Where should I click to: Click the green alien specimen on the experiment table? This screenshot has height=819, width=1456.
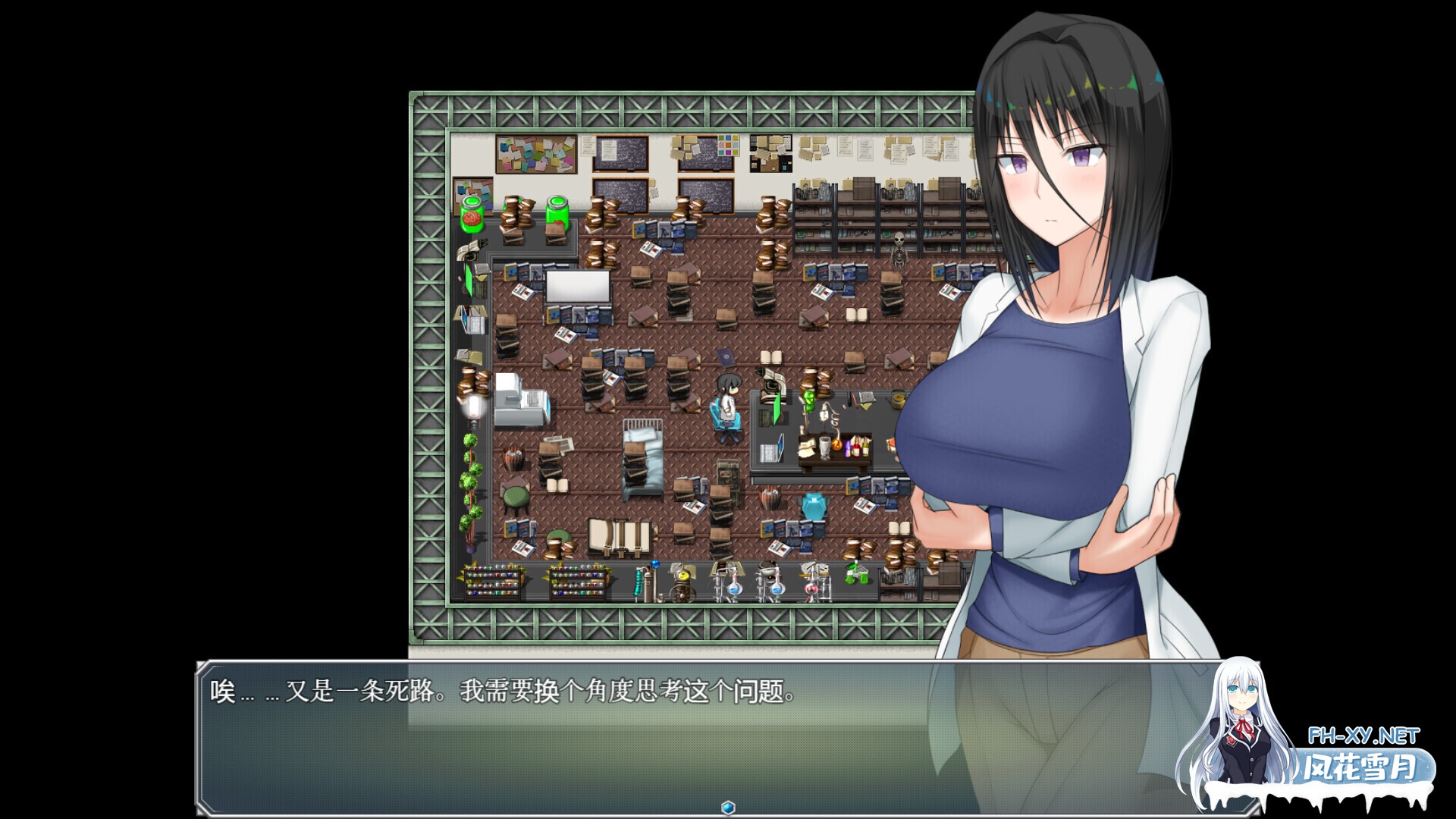(x=808, y=402)
